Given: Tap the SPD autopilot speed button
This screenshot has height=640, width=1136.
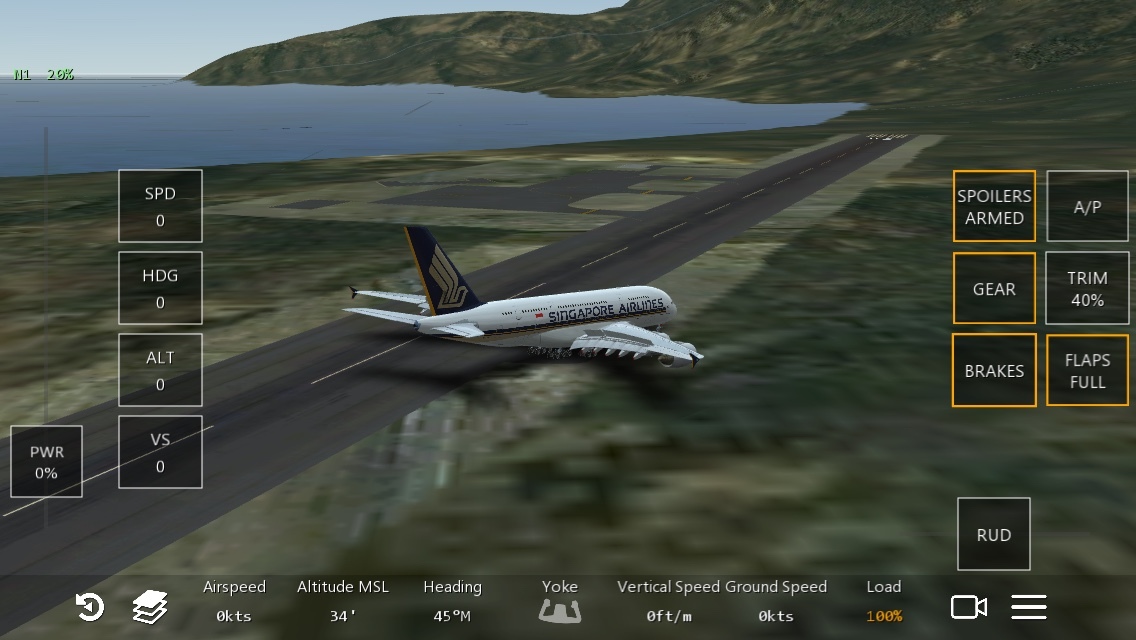Looking at the screenshot, I should (160, 206).
